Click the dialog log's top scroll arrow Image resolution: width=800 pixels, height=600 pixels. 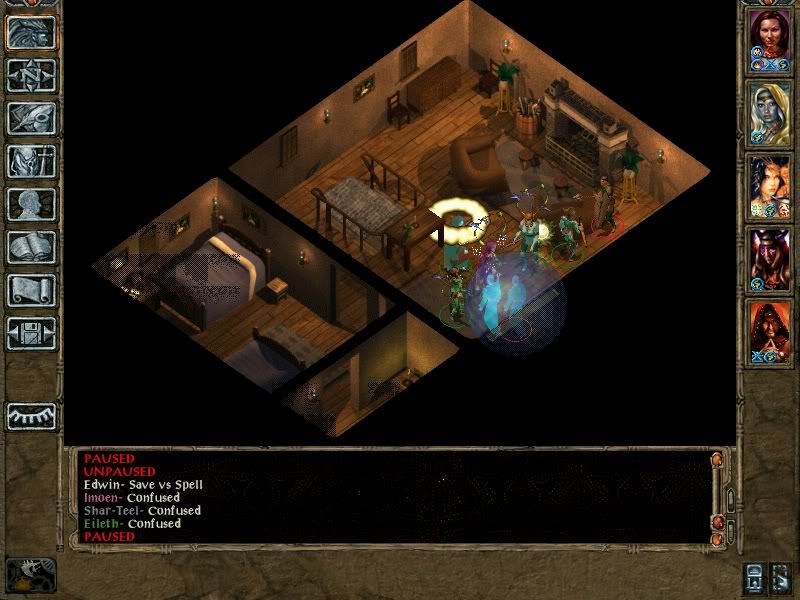pos(716,460)
